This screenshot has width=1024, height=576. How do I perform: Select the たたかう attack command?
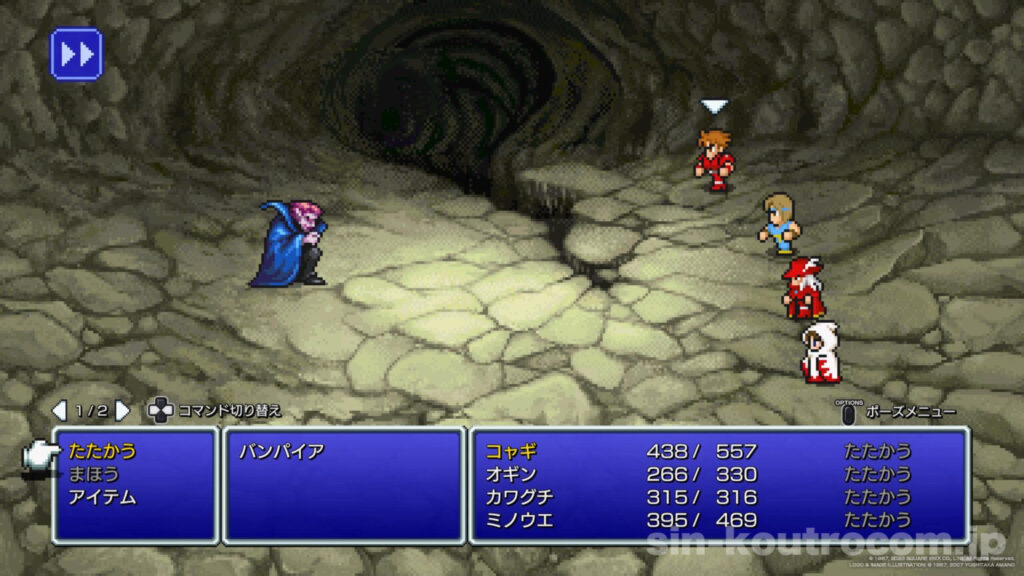[103, 451]
